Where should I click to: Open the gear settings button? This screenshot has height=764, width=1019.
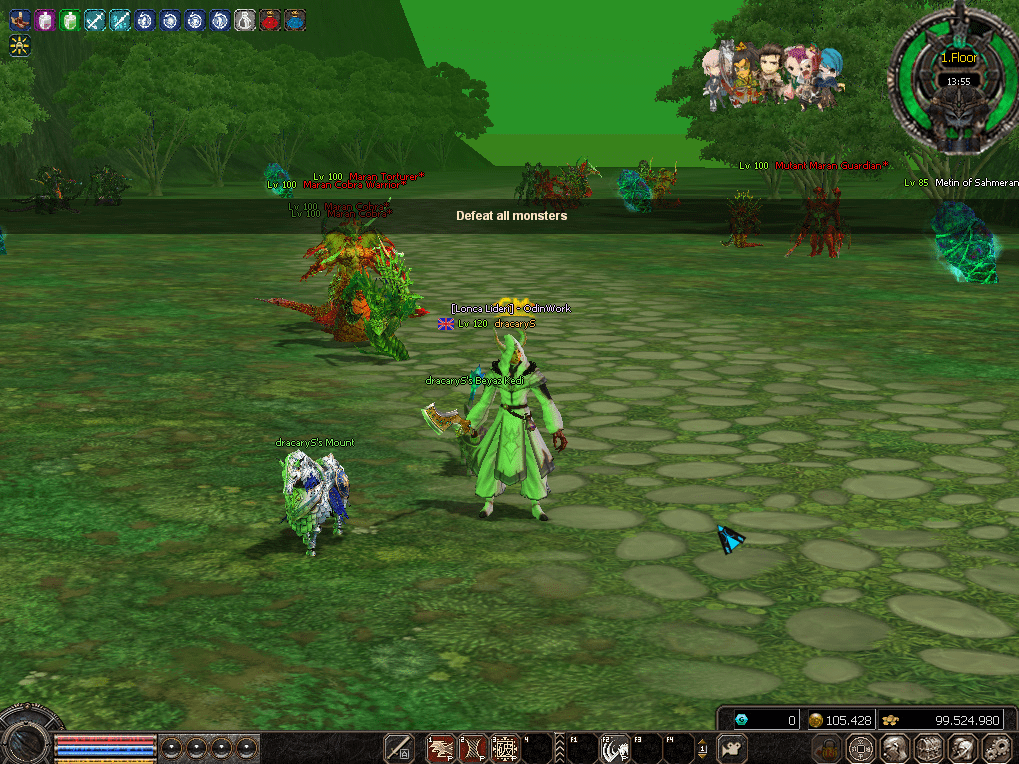995,747
